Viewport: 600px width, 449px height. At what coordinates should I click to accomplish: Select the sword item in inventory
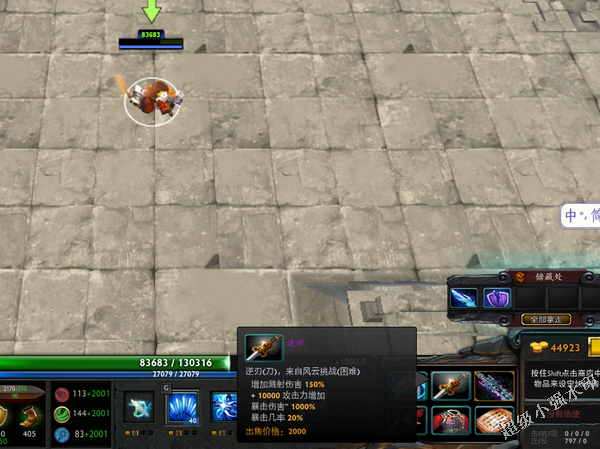(451, 385)
